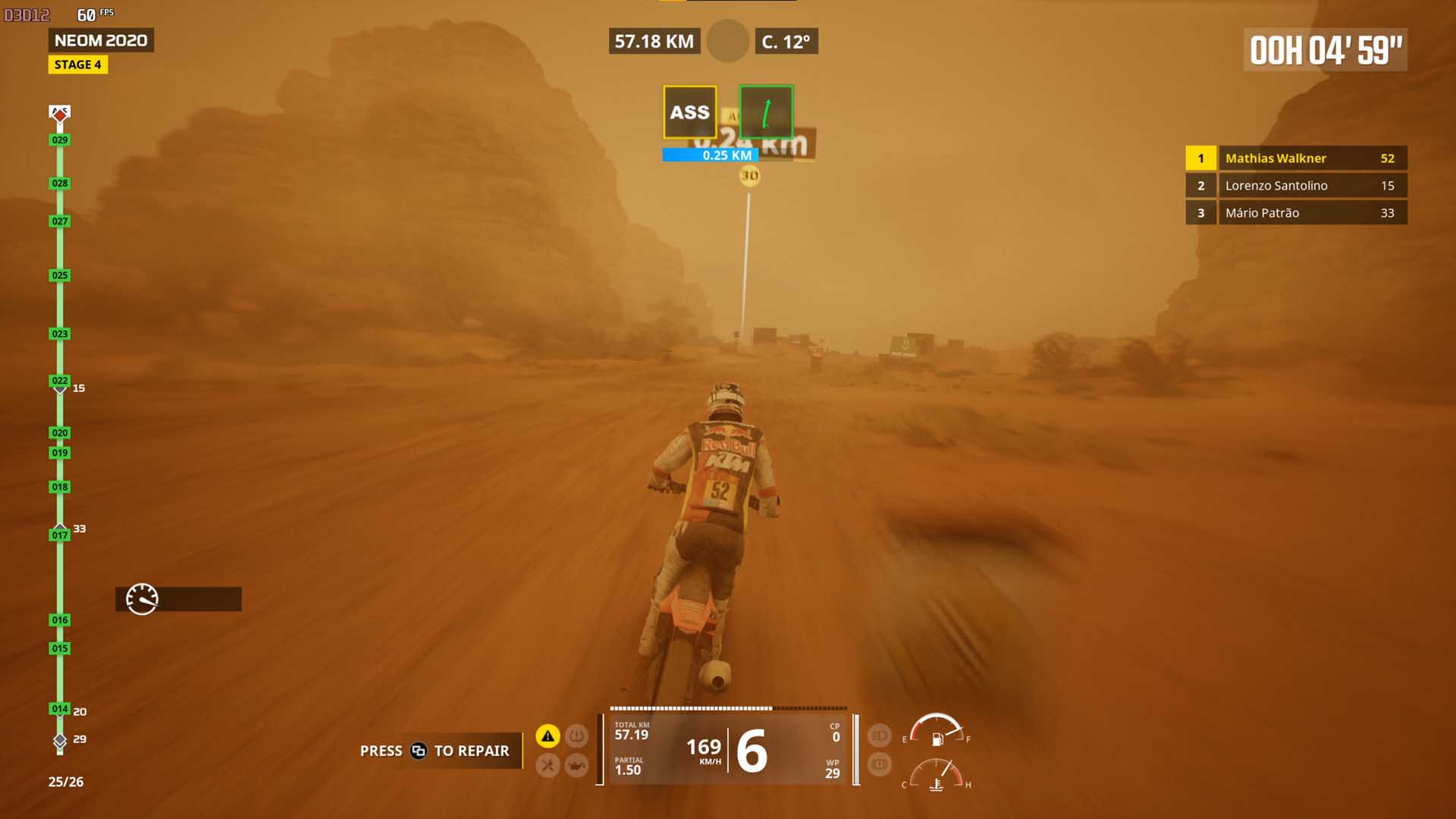The image size is (1456, 819).
Task: Select the oil can warning icon
Action: [577, 765]
